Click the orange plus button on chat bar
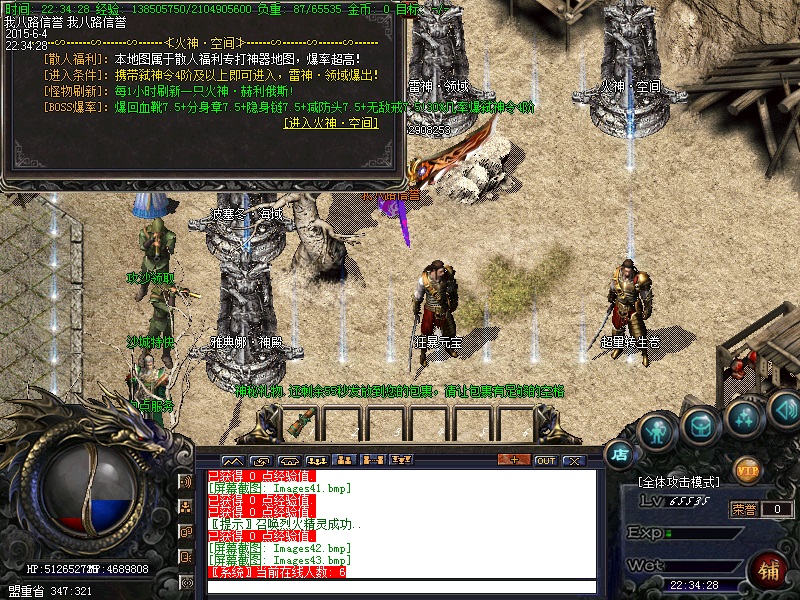Screen dimensions: 800x600 514,460
